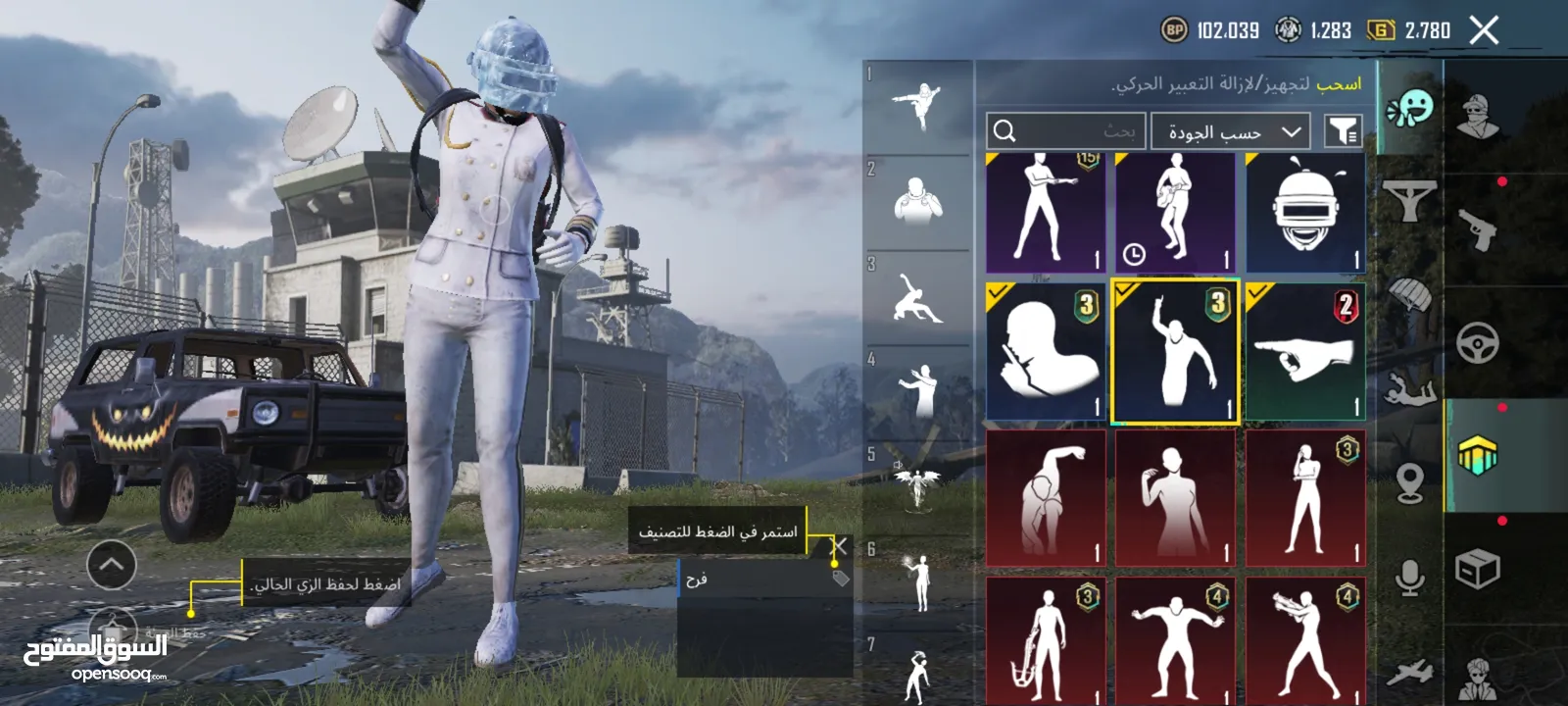
Task: Close the inventory screen with the X
Action: [1484, 30]
